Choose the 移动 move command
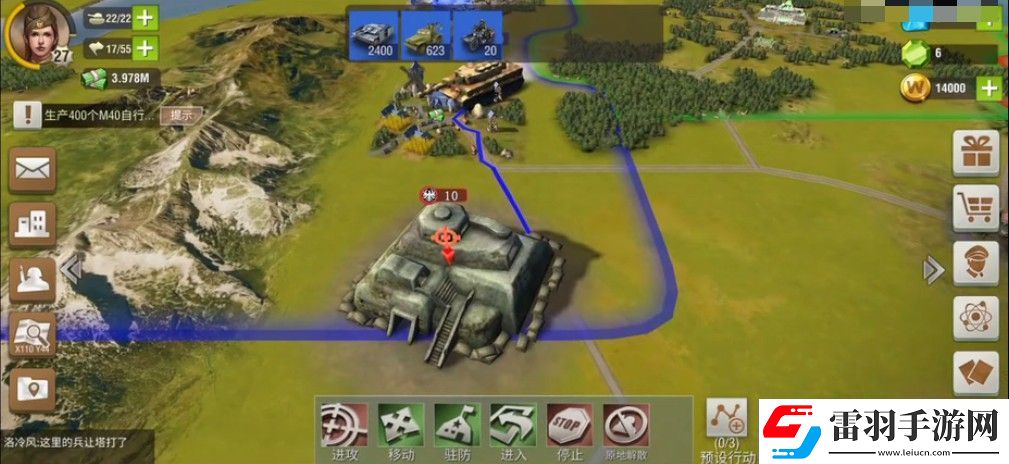 (400, 428)
